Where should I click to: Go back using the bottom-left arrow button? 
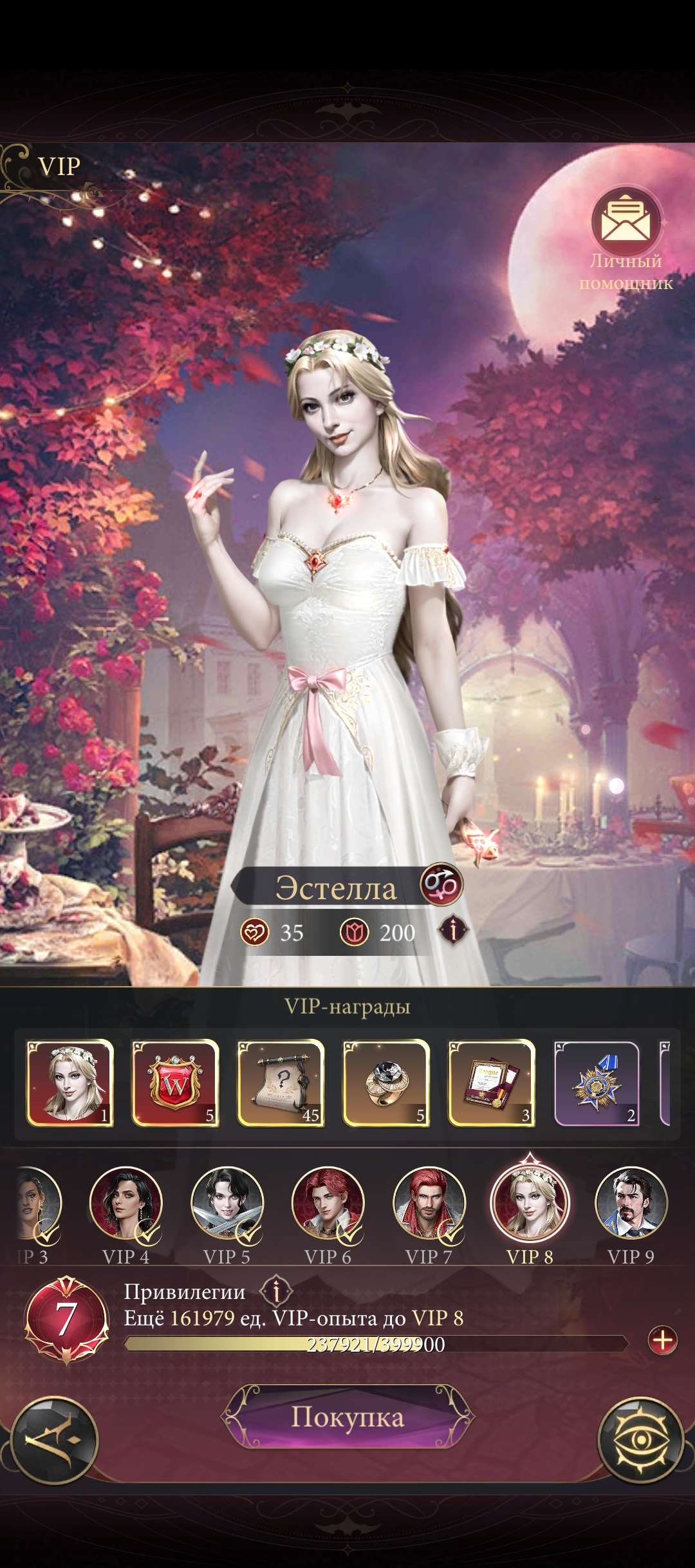[55, 1441]
